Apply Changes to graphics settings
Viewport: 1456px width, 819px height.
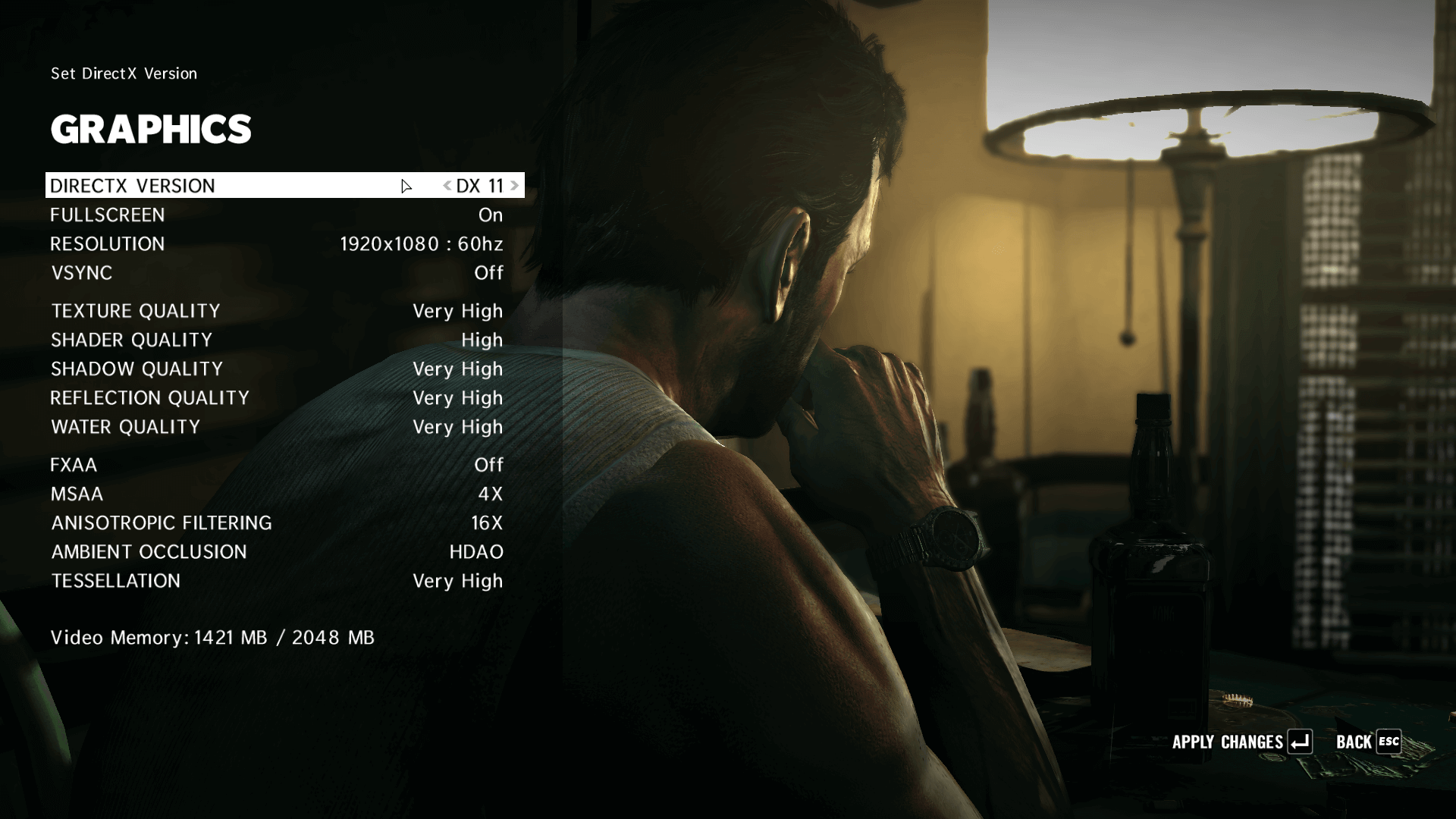pyautogui.click(x=1241, y=742)
